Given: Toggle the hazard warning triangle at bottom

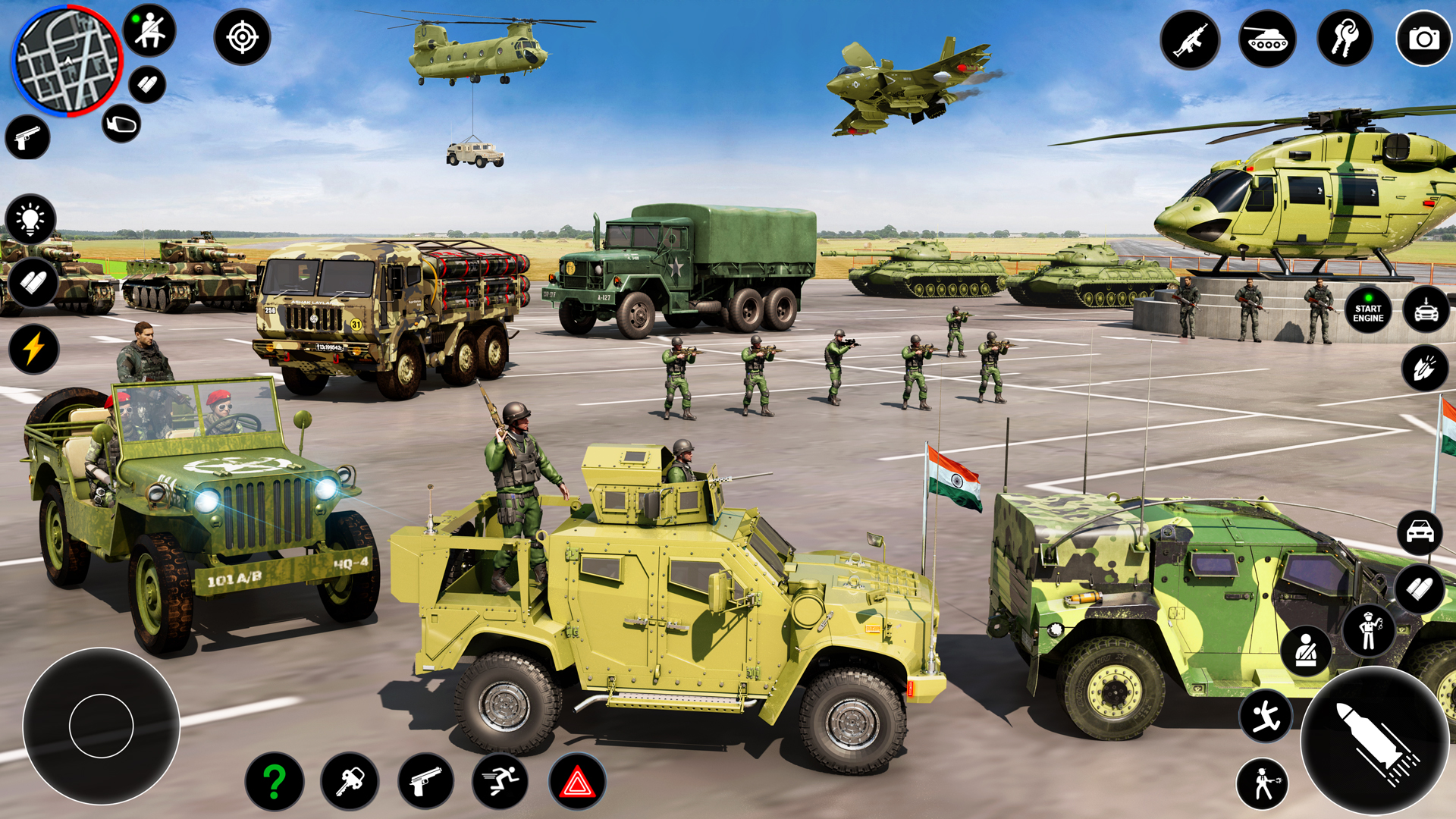Looking at the screenshot, I should 578,780.
